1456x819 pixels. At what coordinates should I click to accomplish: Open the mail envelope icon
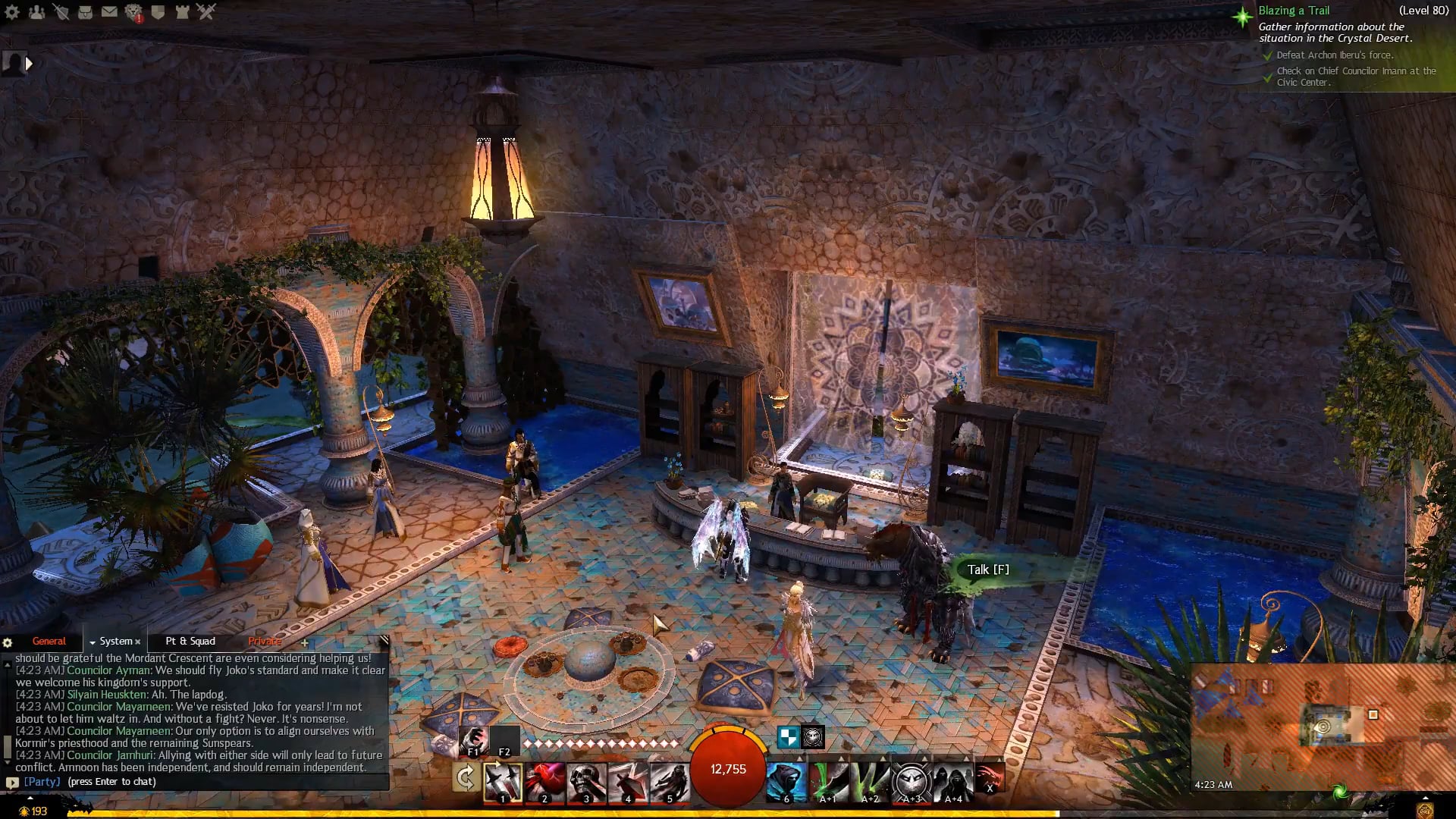click(109, 11)
